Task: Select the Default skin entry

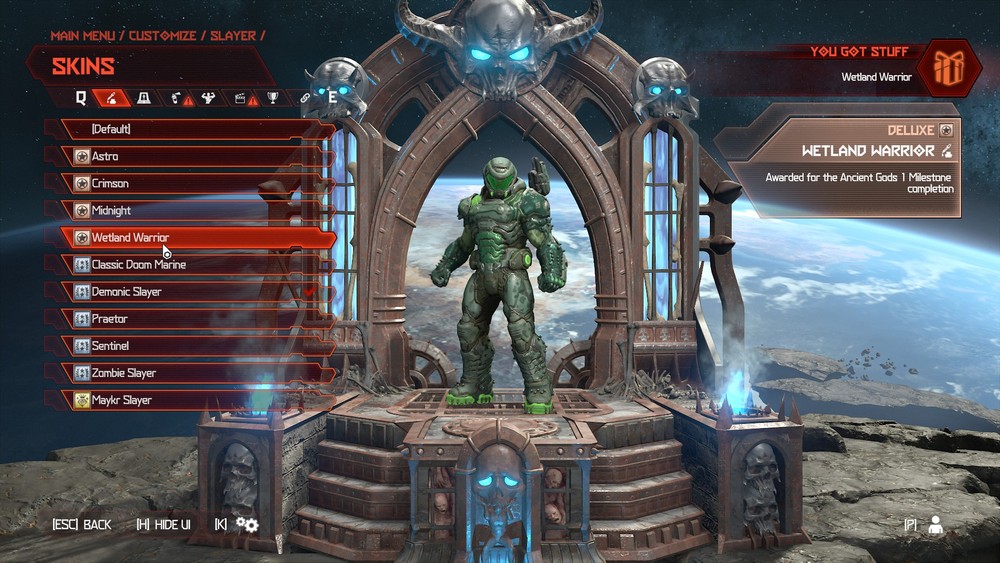Action: (x=190, y=129)
